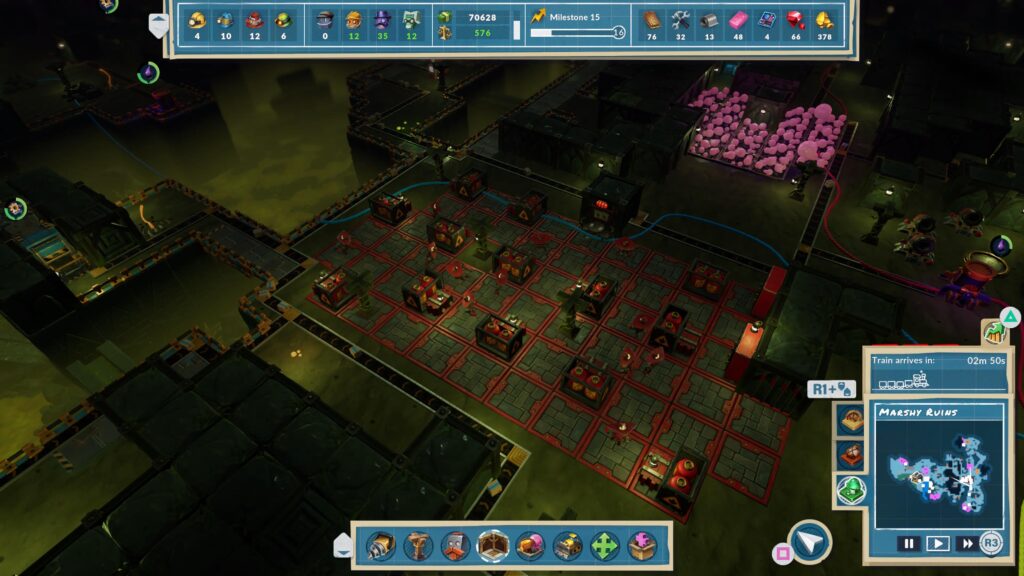This screenshot has width=1024, height=576.
Task: Select the orange crate map layer tab
Action: pyautogui.click(x=851, y=455)
